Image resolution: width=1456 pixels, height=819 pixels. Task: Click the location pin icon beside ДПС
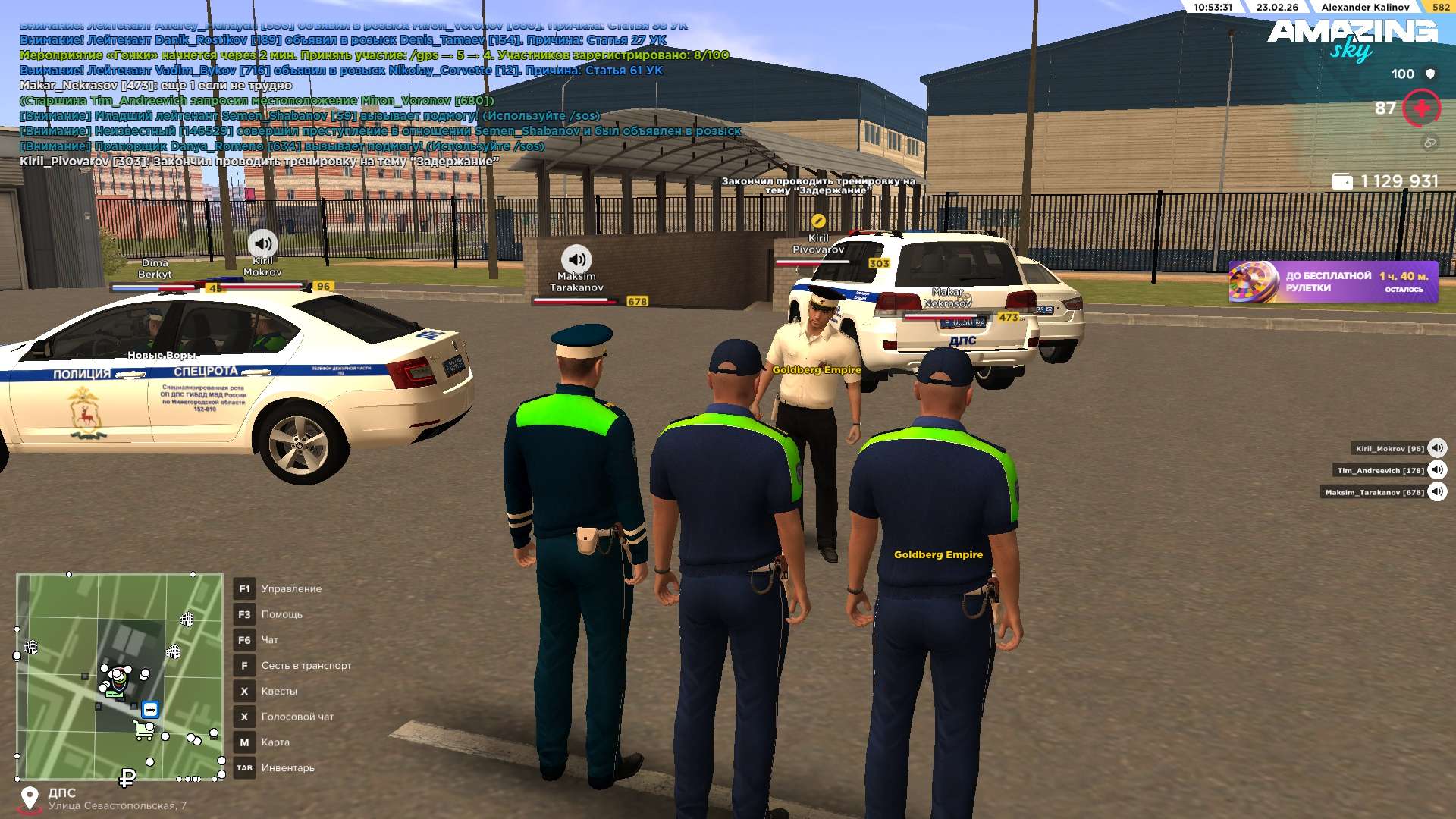click(30, 799)
